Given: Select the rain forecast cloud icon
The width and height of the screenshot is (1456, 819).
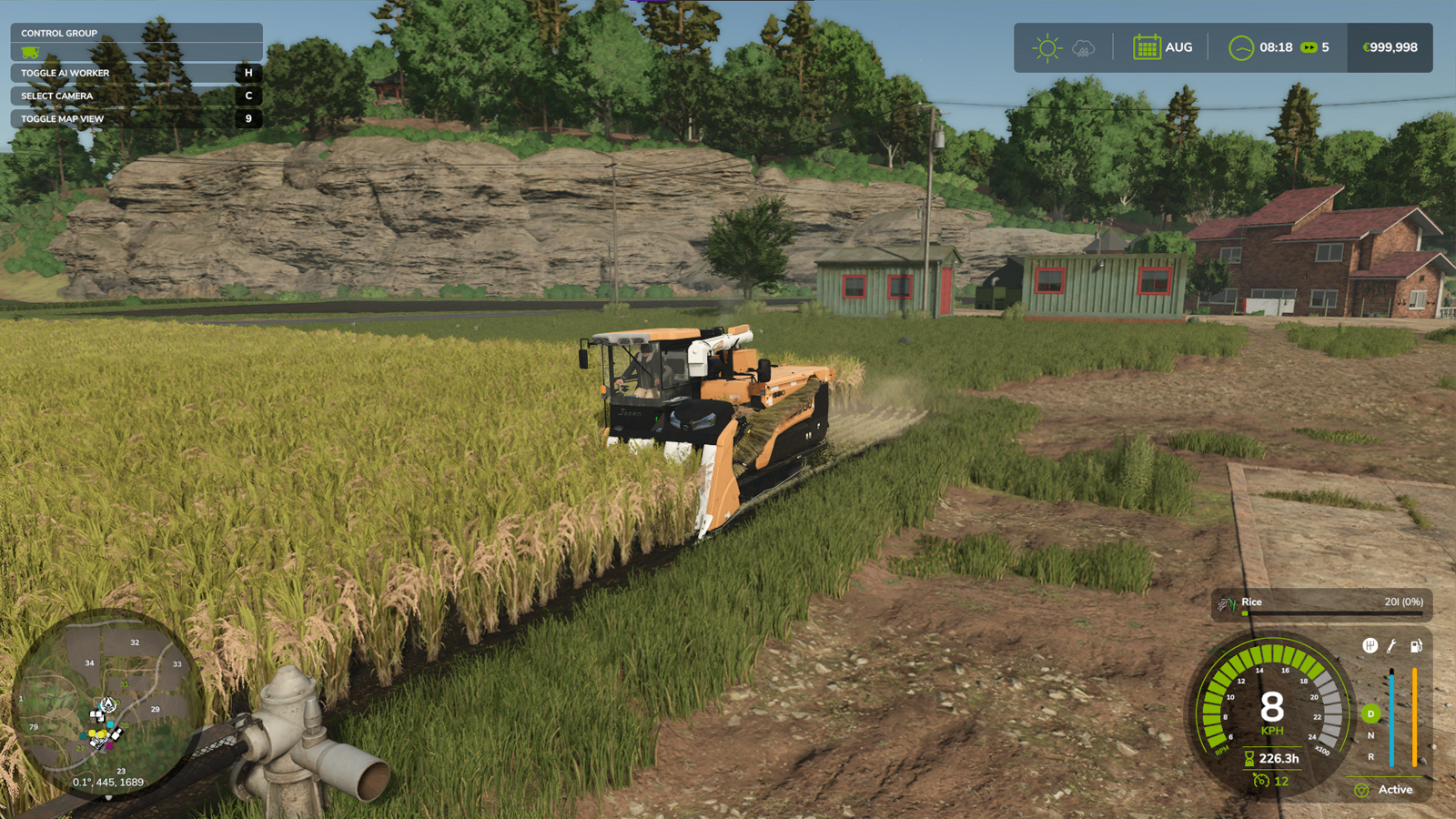Looking at the screenshot, I should pos(1083,47).
